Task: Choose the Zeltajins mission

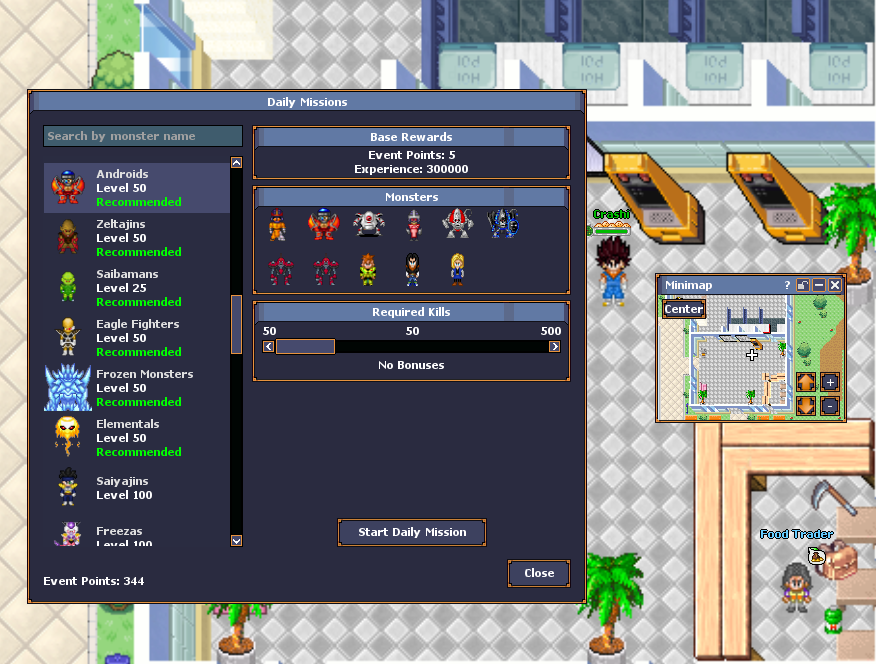Action: (x=136, y=238)
